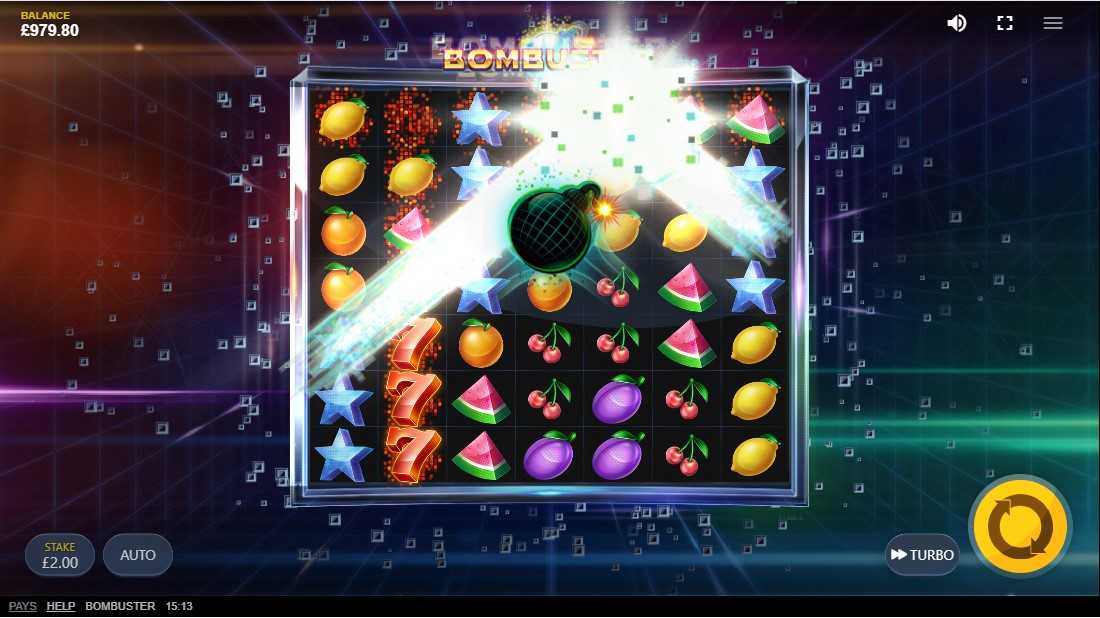Spin the reels with the yellow button
Viewport: 1100px width, 618px height.
(x=1019, y=526)
